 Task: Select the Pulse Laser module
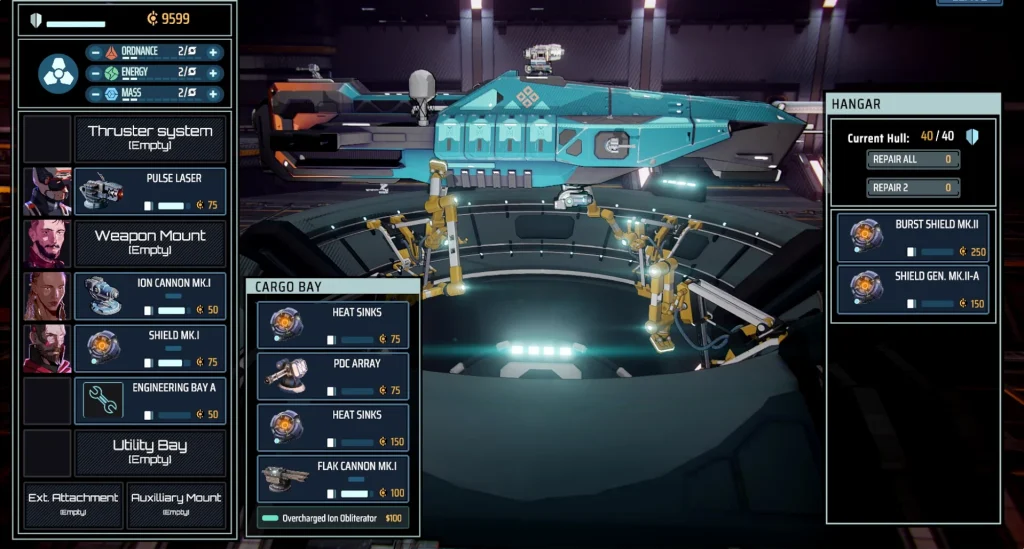(150, 191)
